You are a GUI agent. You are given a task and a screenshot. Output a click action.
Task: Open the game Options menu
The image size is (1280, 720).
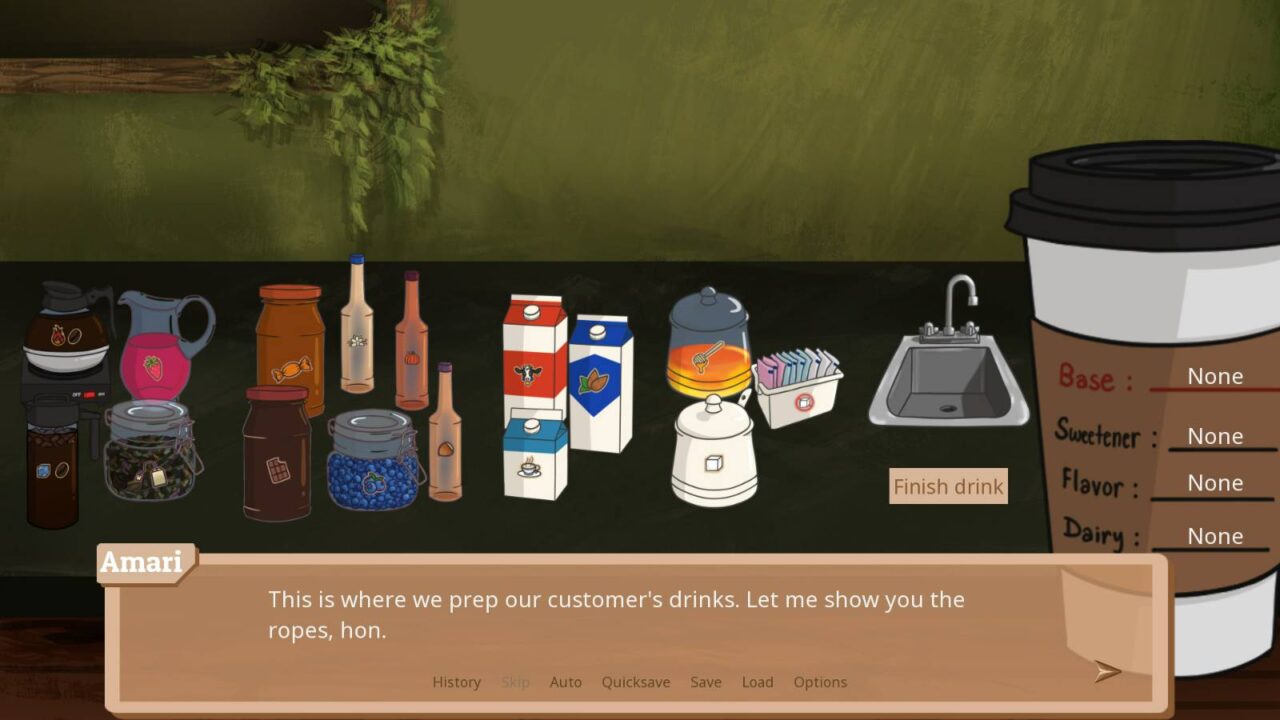point(820,682)
